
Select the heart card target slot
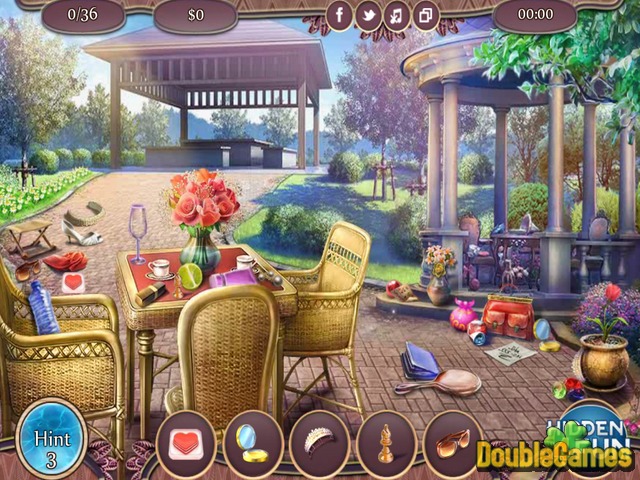click(x=186, y=442)
